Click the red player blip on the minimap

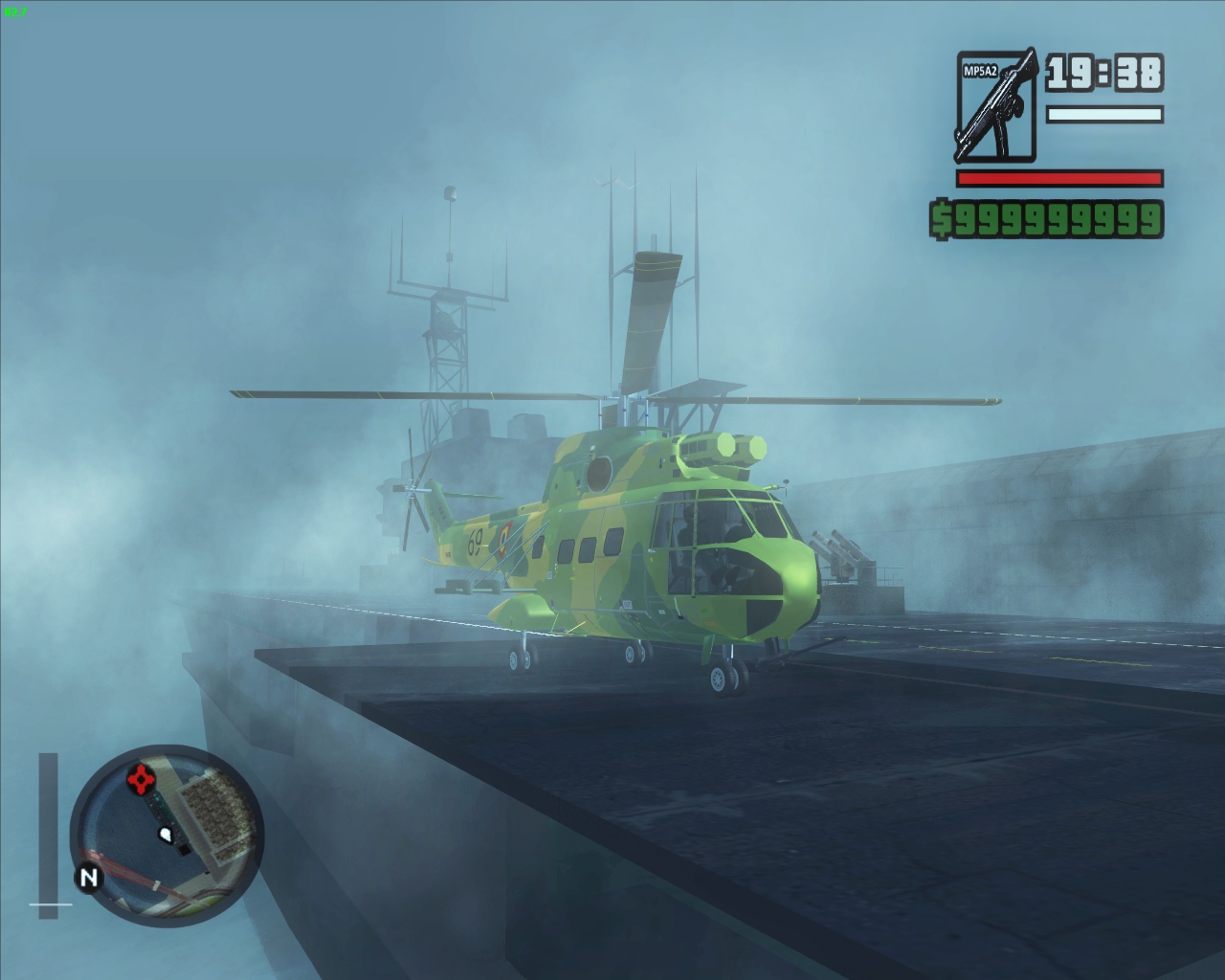pyautogui.click(x=141, y=778)
